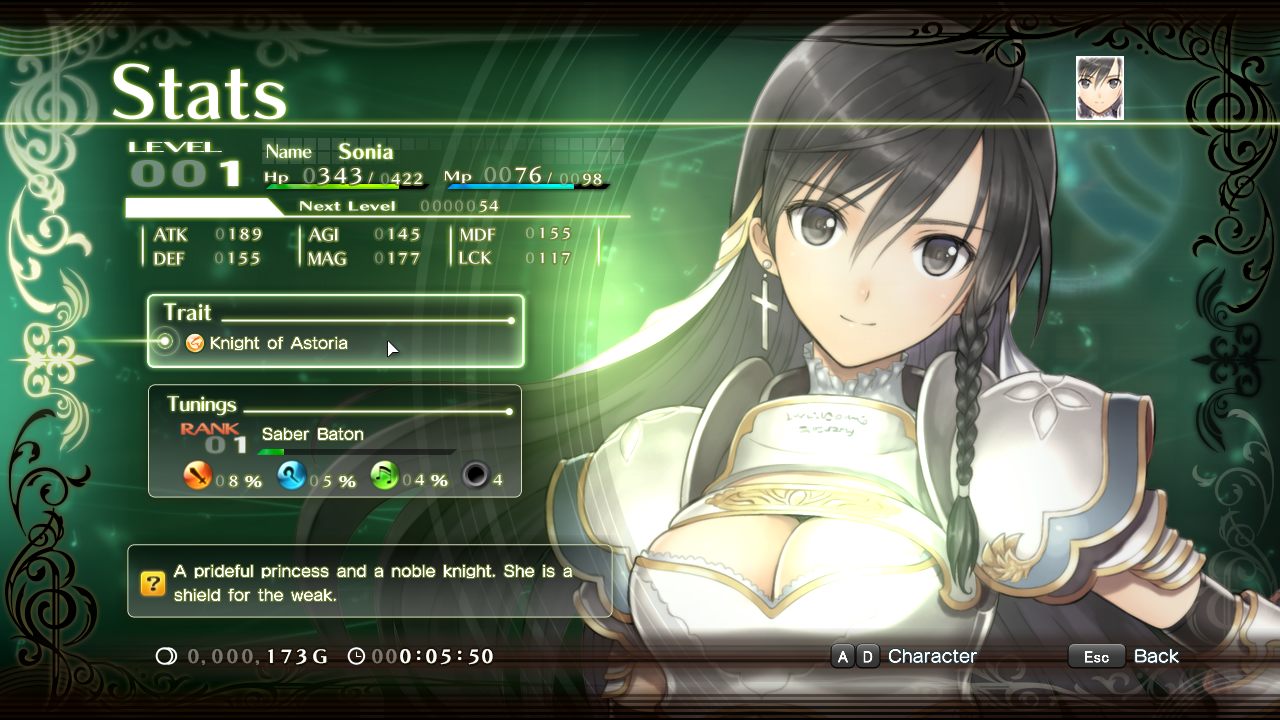Switch character via the Character label
This screenshot has height=720, width=1280.
(932, 656)
